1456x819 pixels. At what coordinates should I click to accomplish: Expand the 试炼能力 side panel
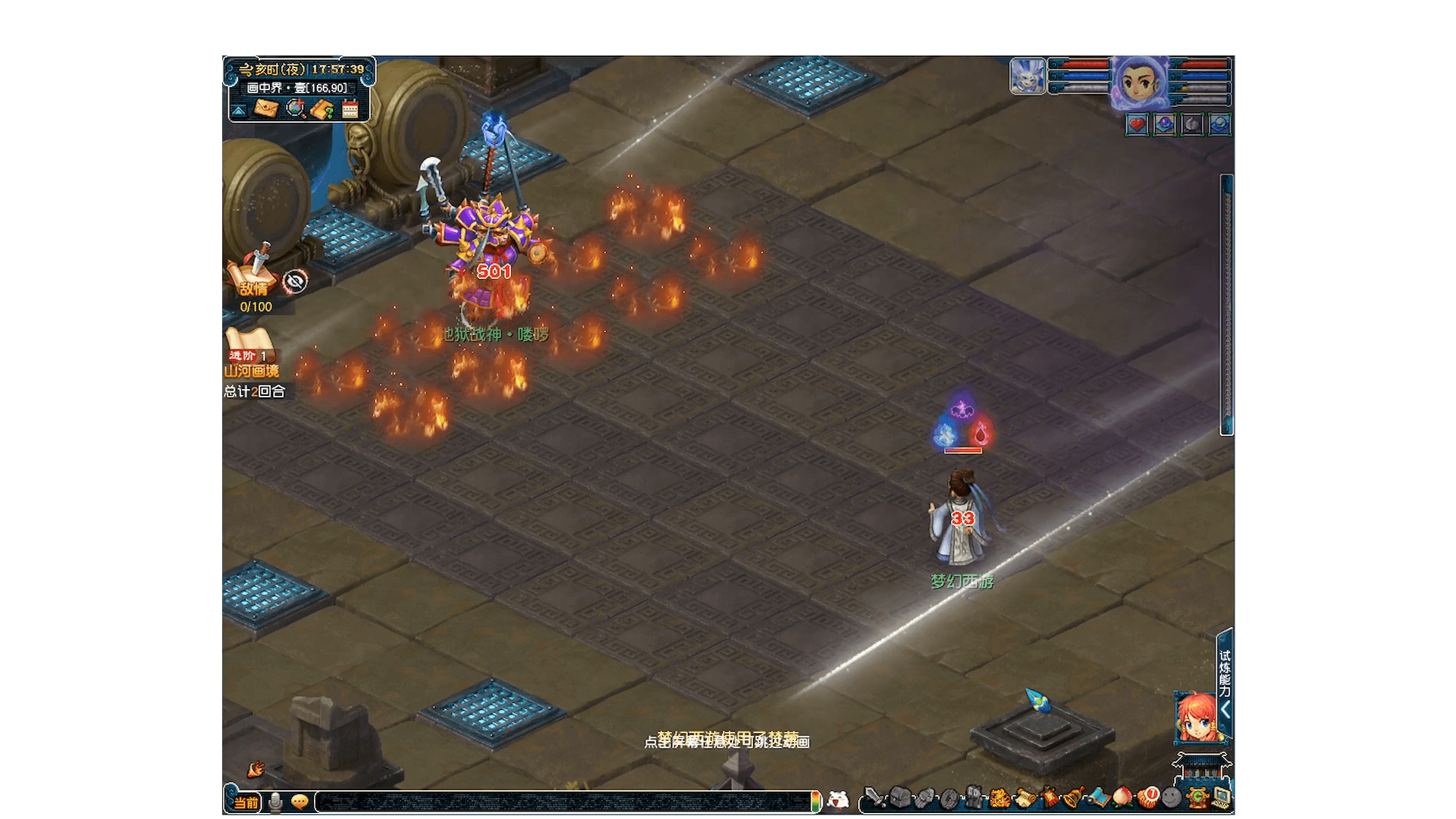1224,682
